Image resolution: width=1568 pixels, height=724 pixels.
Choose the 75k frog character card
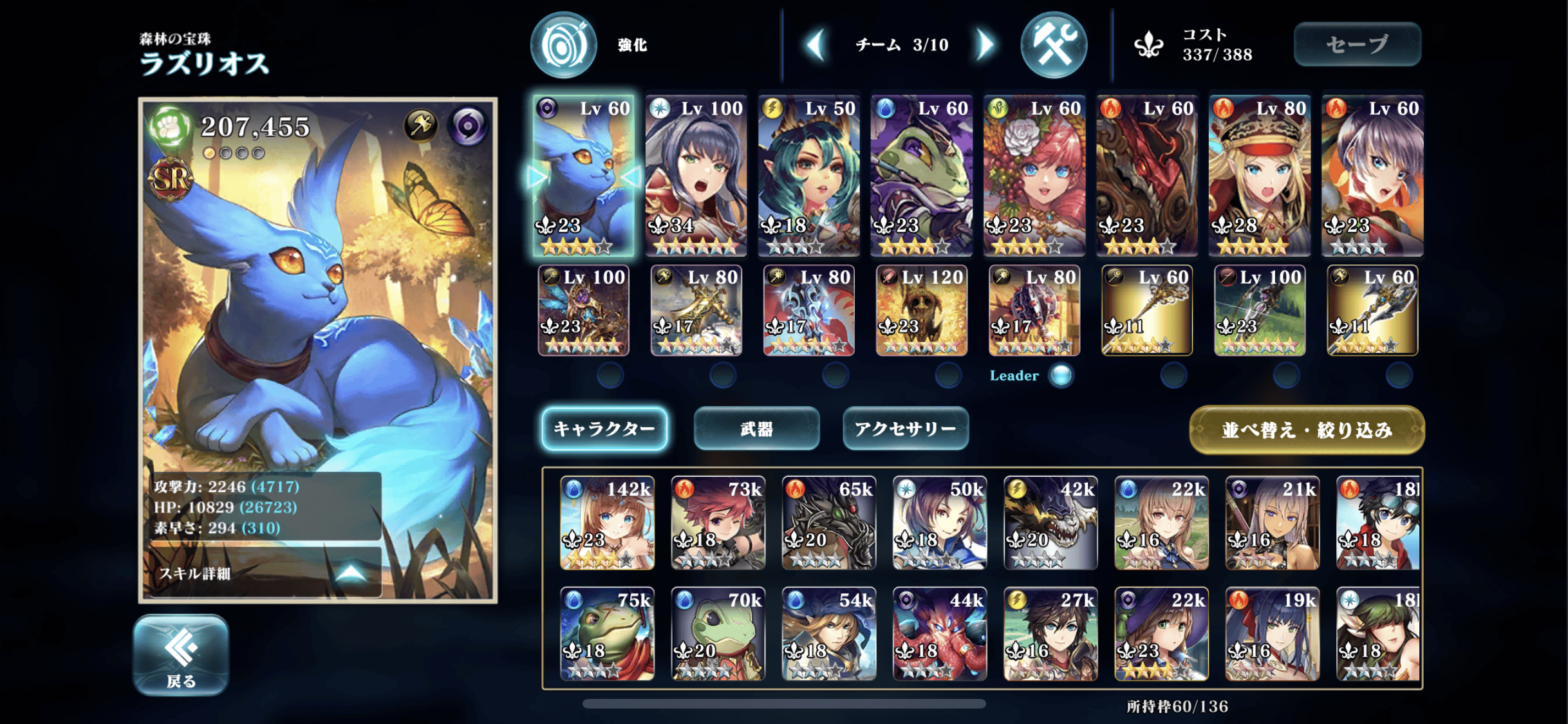pos(607,633)
